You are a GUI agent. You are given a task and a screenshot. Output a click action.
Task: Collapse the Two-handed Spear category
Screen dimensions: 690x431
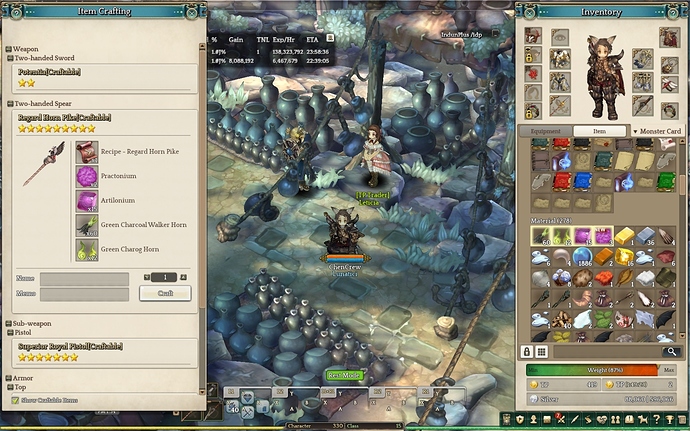(x=9, y=103)
